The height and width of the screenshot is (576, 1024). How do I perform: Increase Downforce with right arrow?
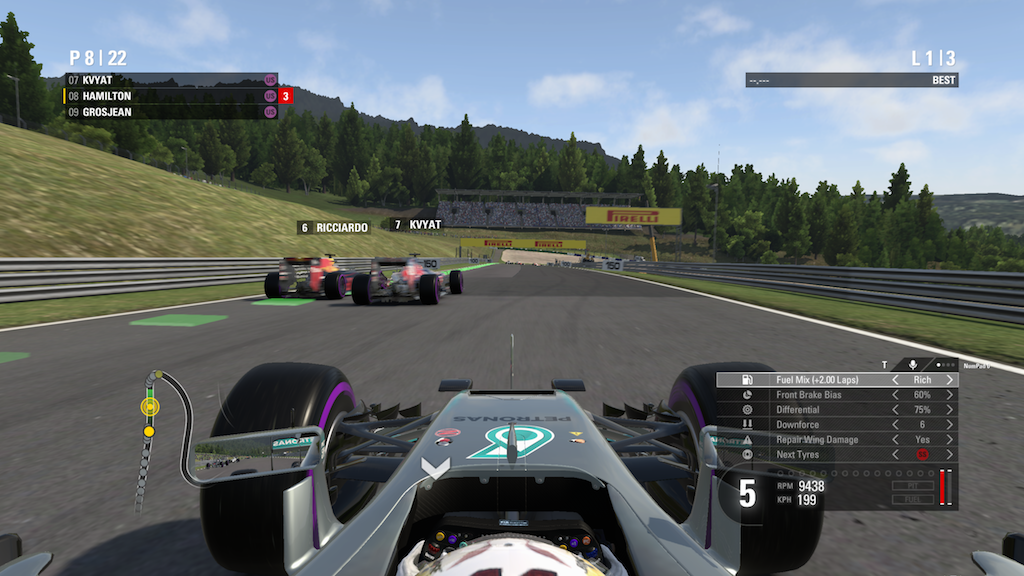coord(950,425)
